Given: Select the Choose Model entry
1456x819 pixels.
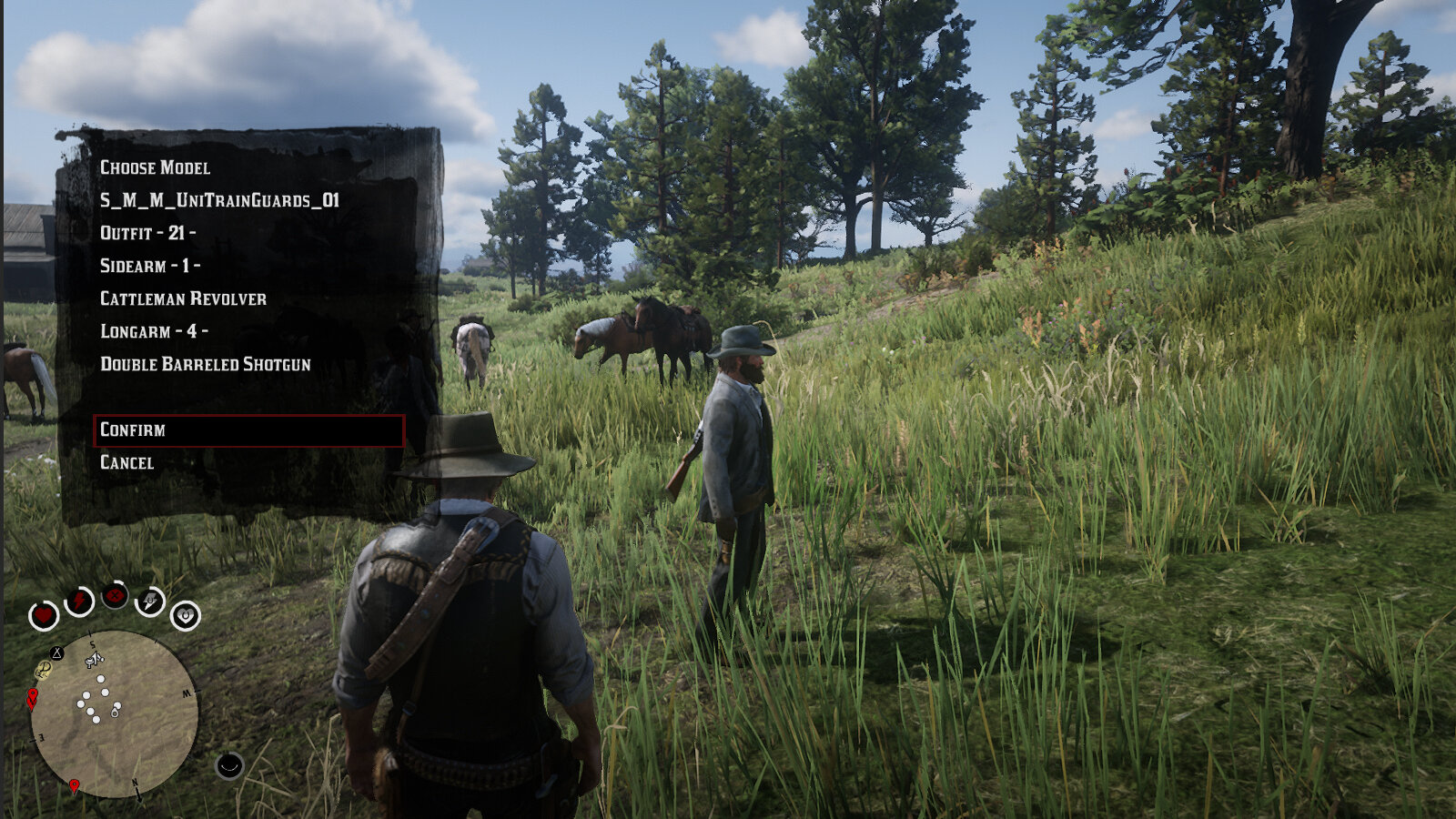Looking at the screenshot, I should (155, 168).
